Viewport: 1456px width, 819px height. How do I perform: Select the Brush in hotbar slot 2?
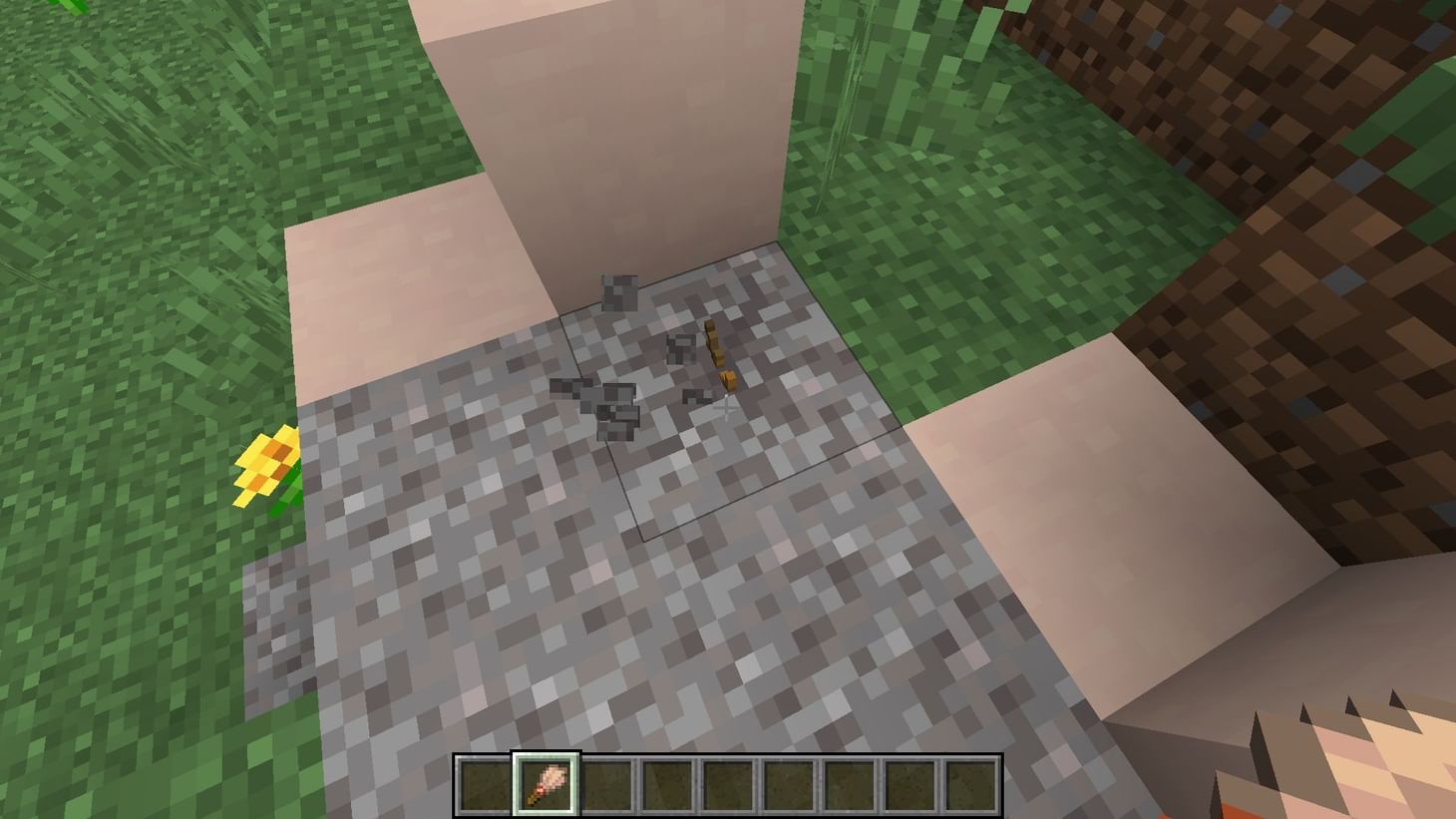tap(546, 783)
